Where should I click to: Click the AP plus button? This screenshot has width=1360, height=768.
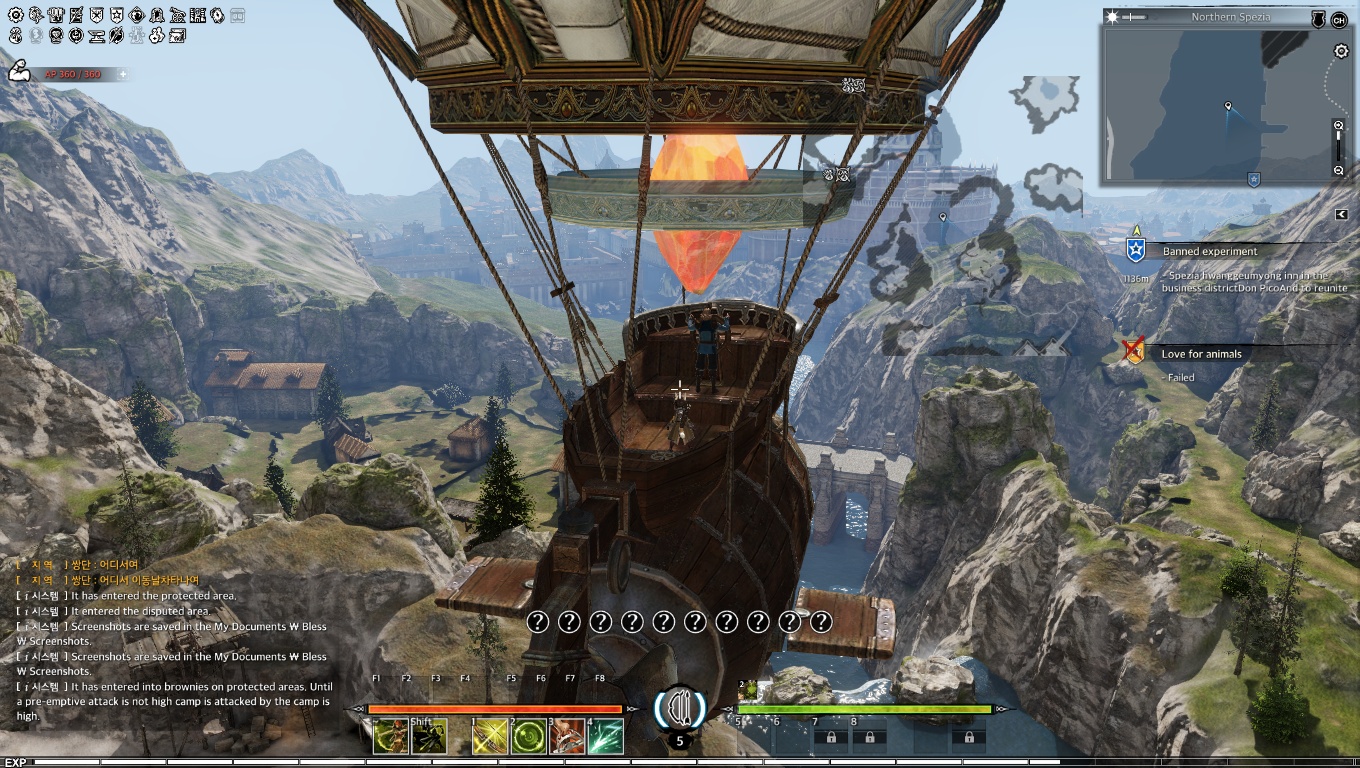123,74
